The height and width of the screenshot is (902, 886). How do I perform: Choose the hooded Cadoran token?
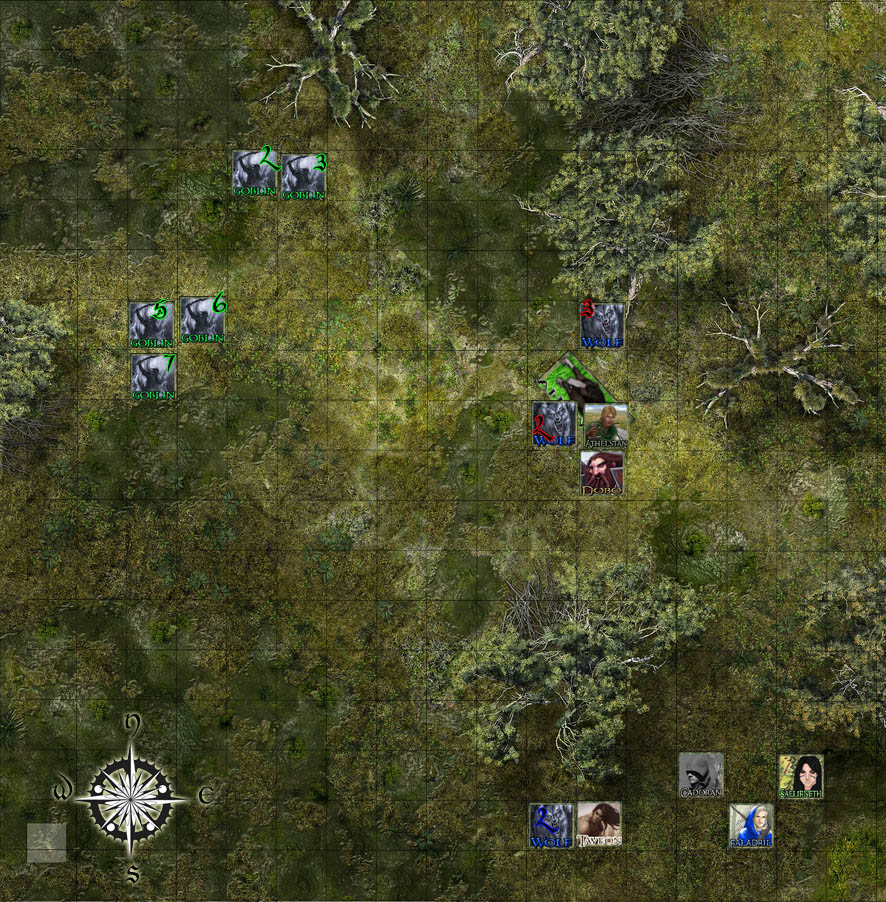pyautogui.click(x=700, y=775)
